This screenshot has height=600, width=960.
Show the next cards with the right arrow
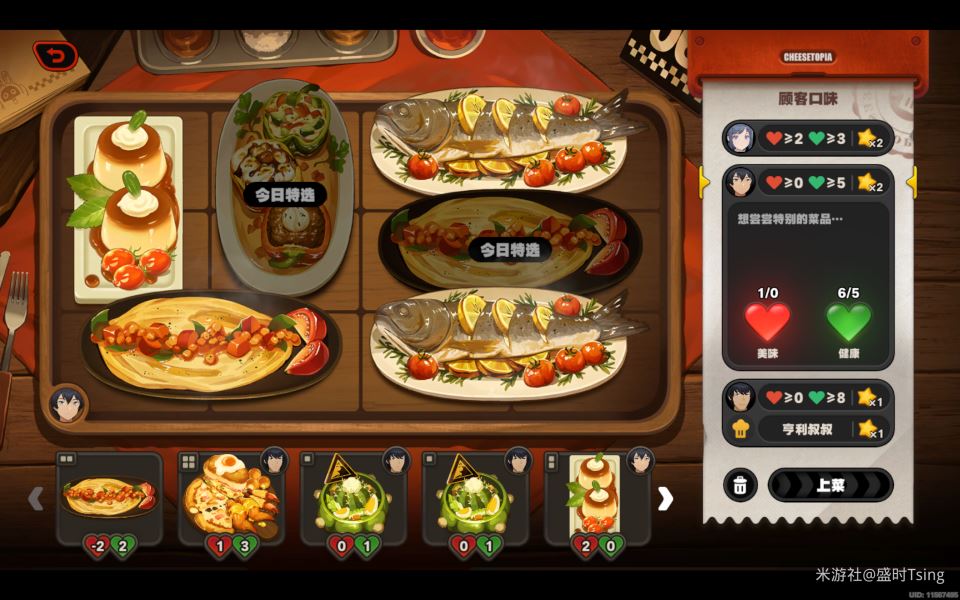pyautogui.click(x=665, y=498)
